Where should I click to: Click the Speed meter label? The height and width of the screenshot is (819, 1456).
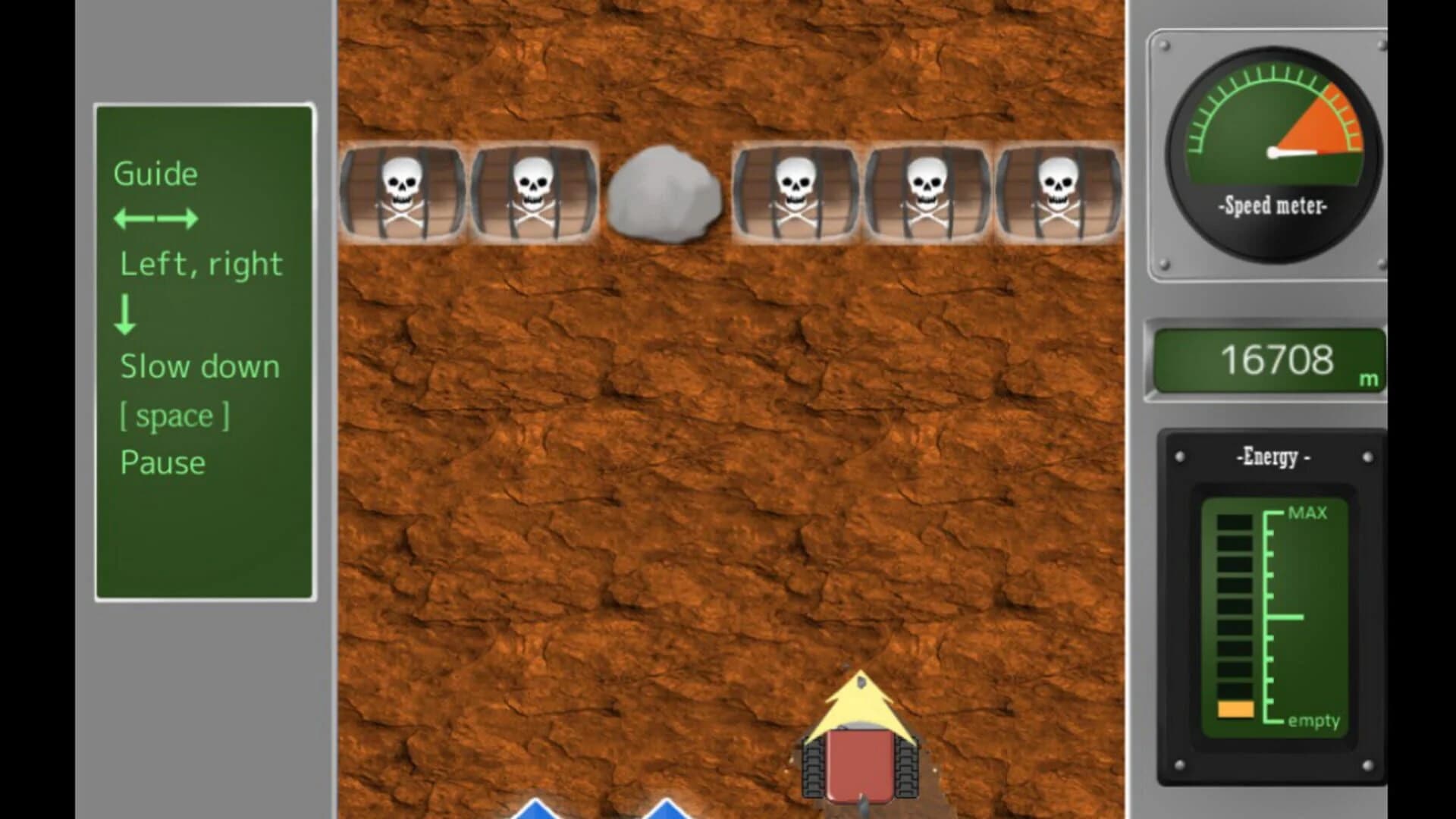[1273, 205]
